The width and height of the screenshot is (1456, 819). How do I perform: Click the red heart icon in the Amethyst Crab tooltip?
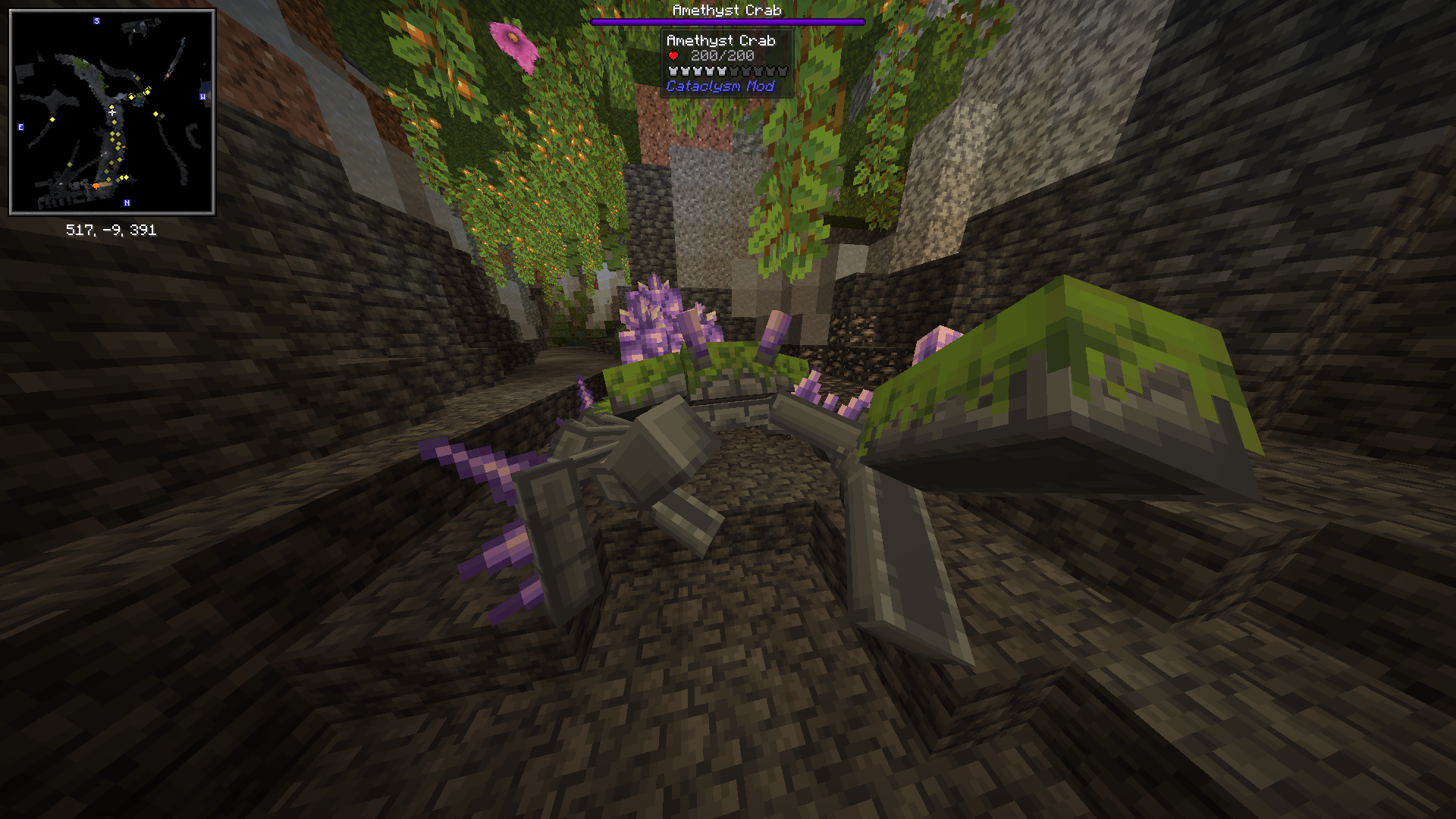(672, 55)
